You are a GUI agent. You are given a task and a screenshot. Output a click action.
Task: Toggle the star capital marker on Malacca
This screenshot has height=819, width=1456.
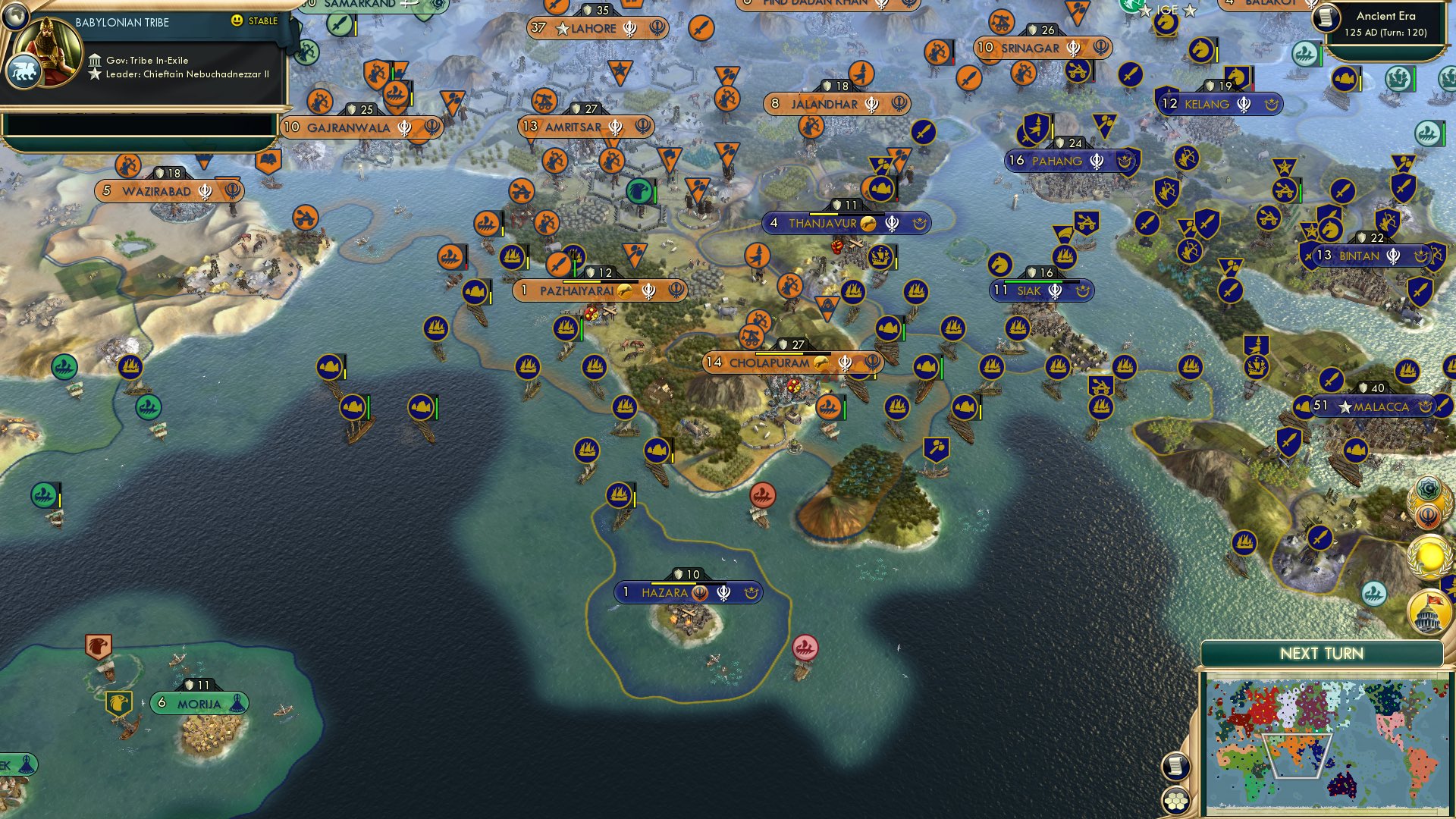1346,407
